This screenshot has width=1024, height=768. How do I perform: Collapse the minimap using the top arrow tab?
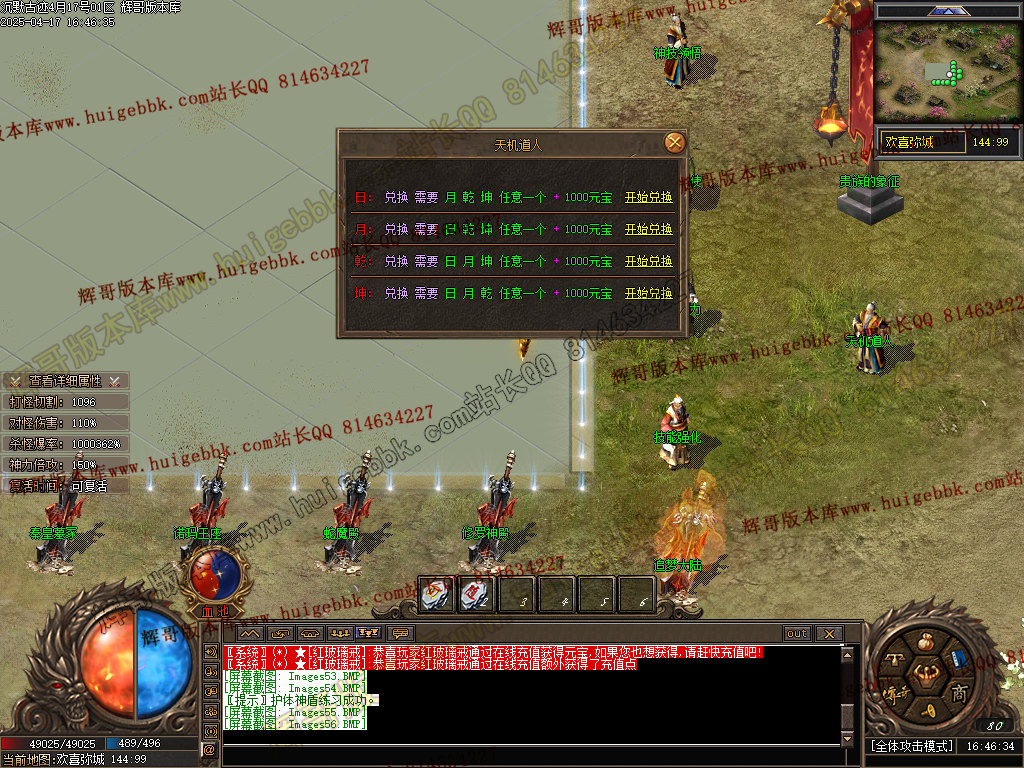coord(946,11)
